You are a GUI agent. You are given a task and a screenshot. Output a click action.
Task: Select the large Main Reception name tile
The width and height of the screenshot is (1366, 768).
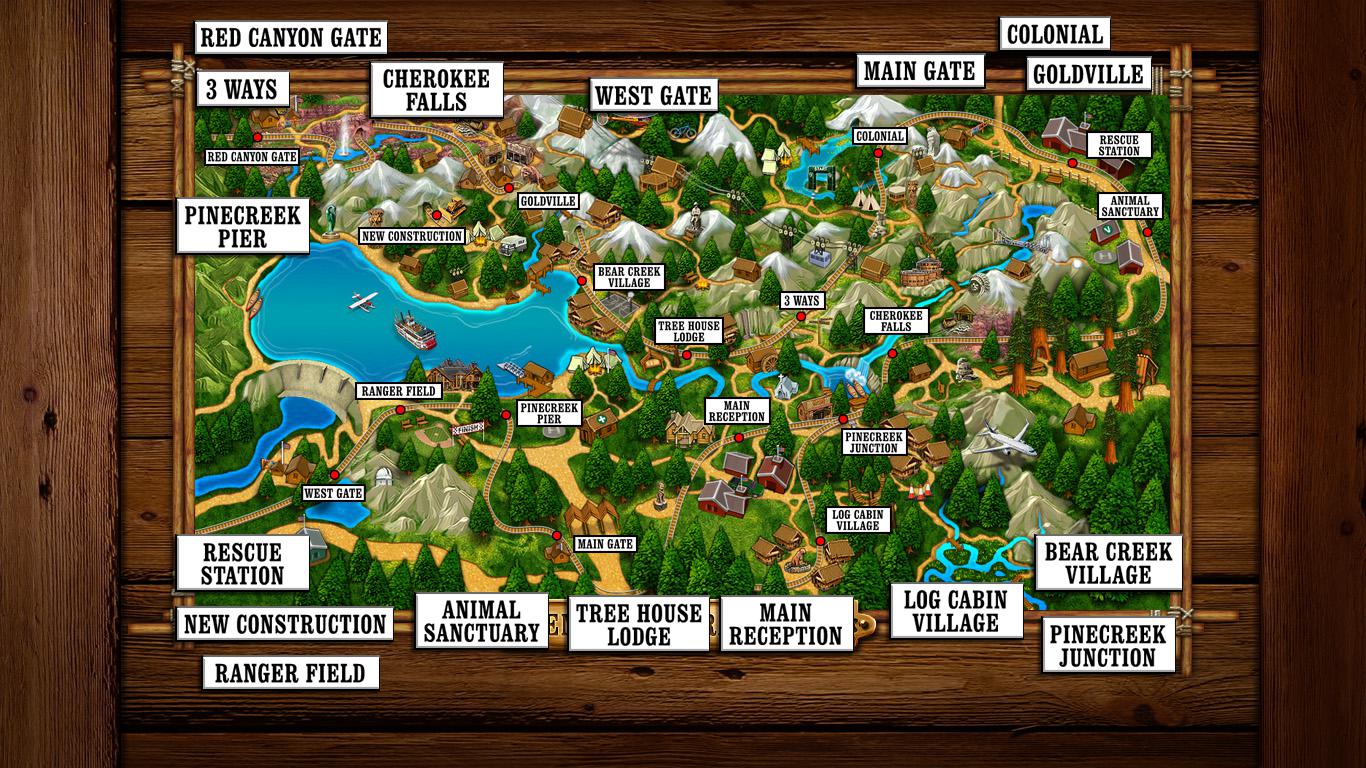pyautogui.click(x=786, y=624)
